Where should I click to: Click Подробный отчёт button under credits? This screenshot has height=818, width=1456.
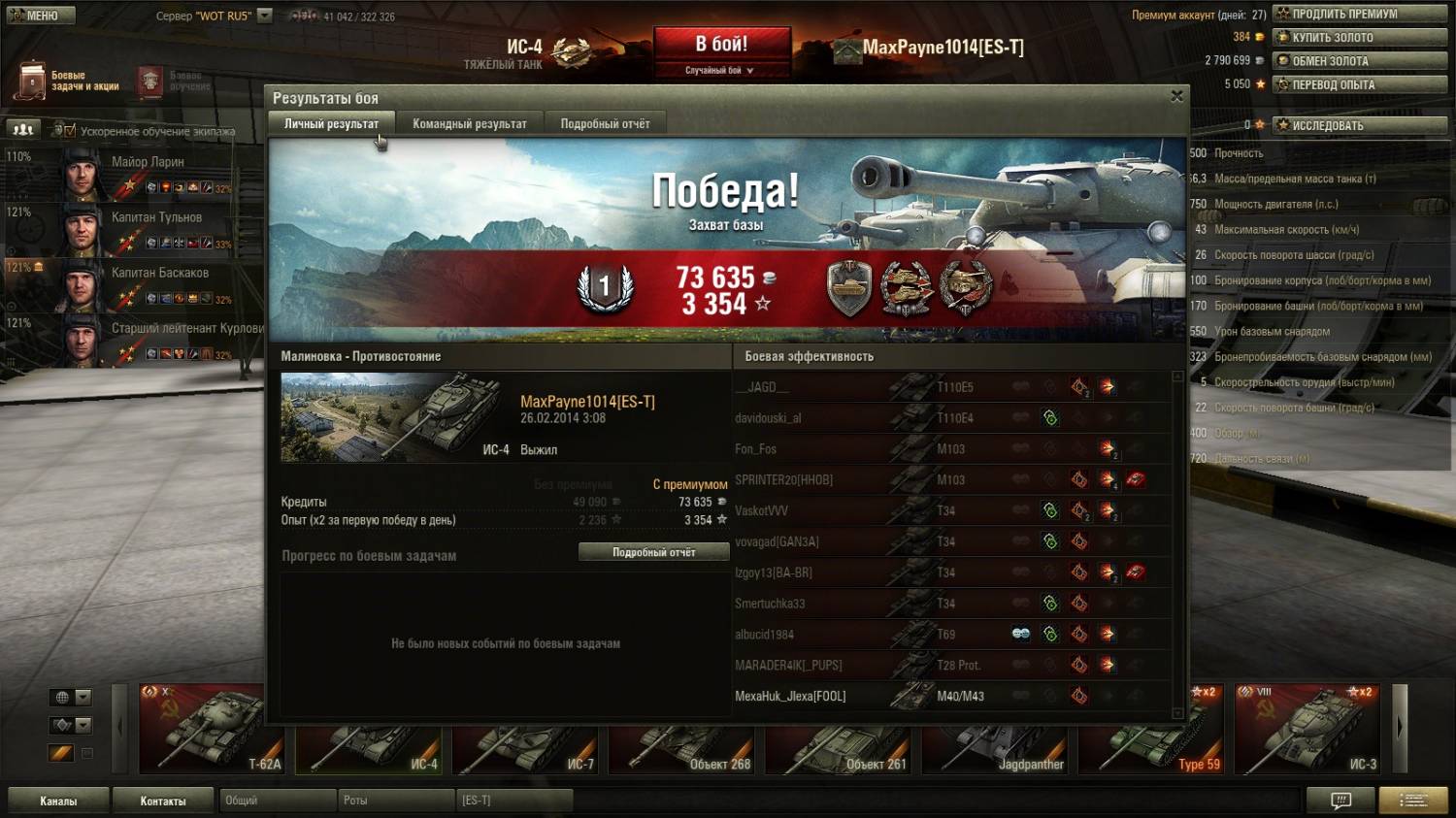coord(653,552)
